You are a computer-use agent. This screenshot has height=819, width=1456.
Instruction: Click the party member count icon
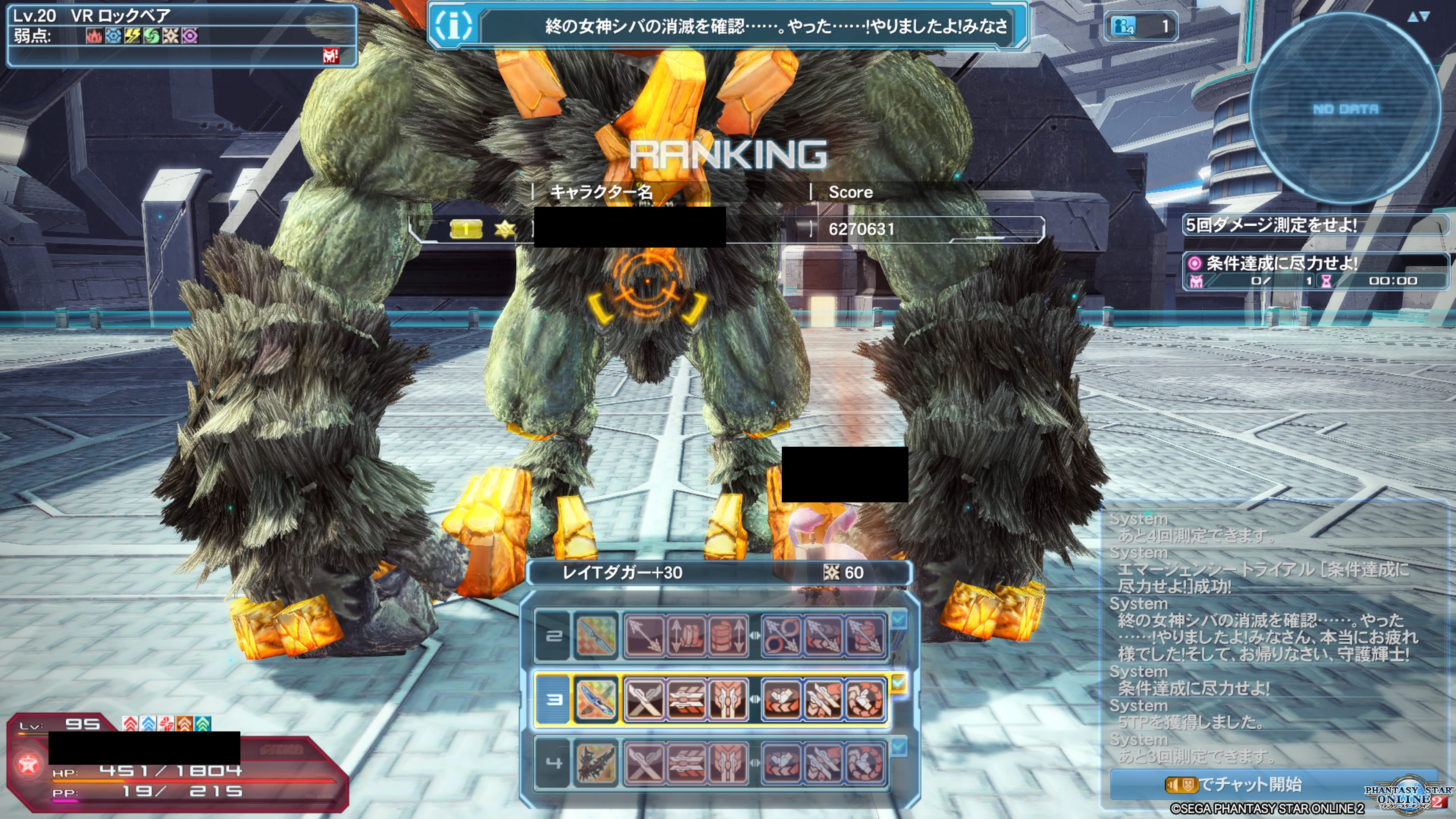click(1123, 26)
